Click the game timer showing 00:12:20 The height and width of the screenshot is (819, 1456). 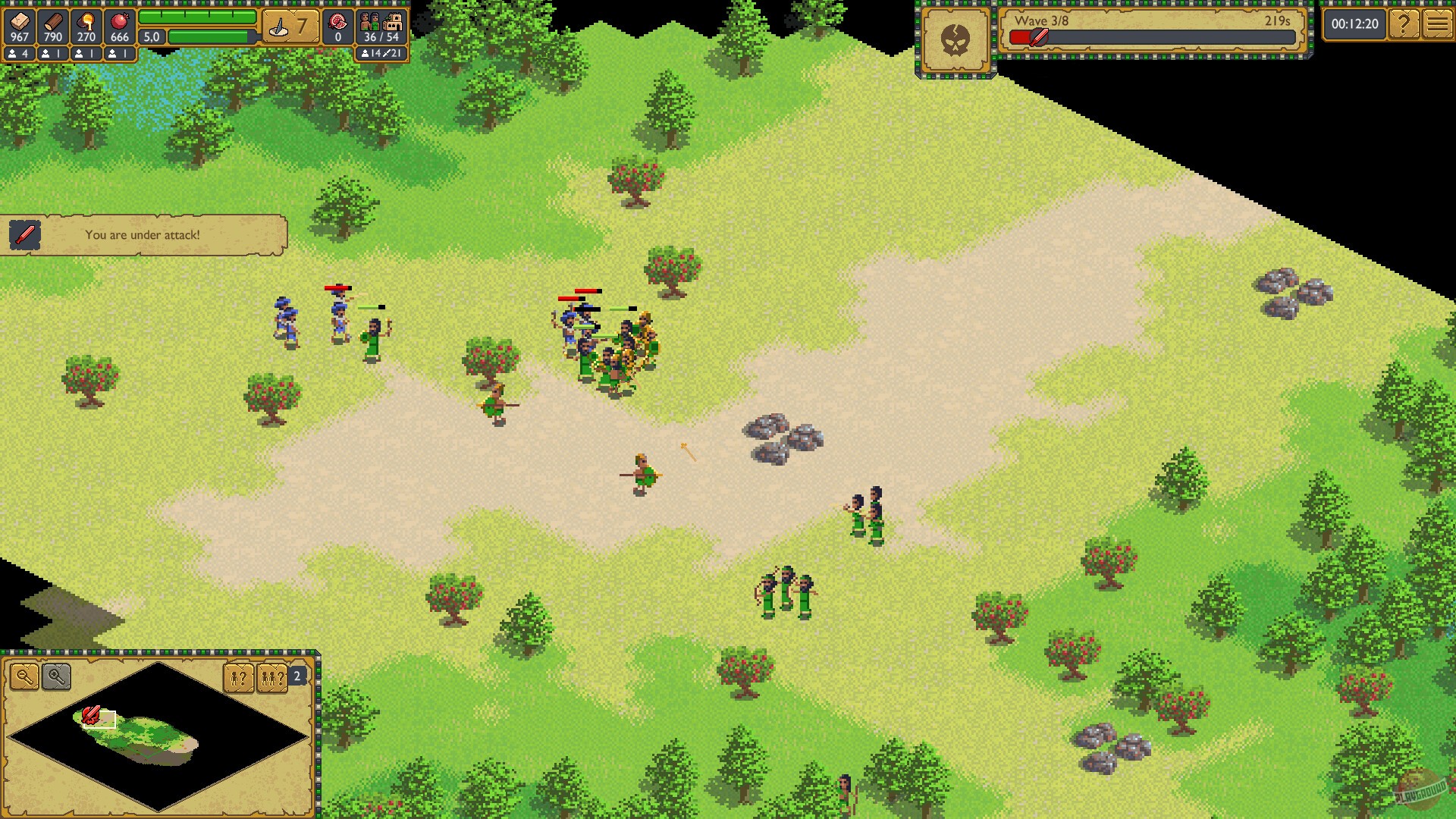point(1354,24)
